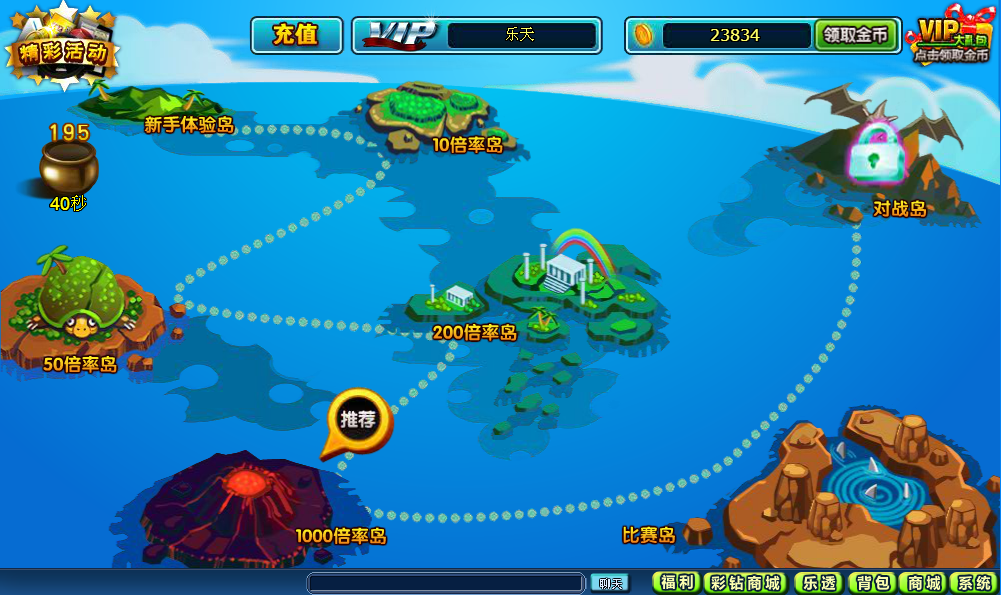
Task: Open the 系统 system settings
Action: [972, 583]
